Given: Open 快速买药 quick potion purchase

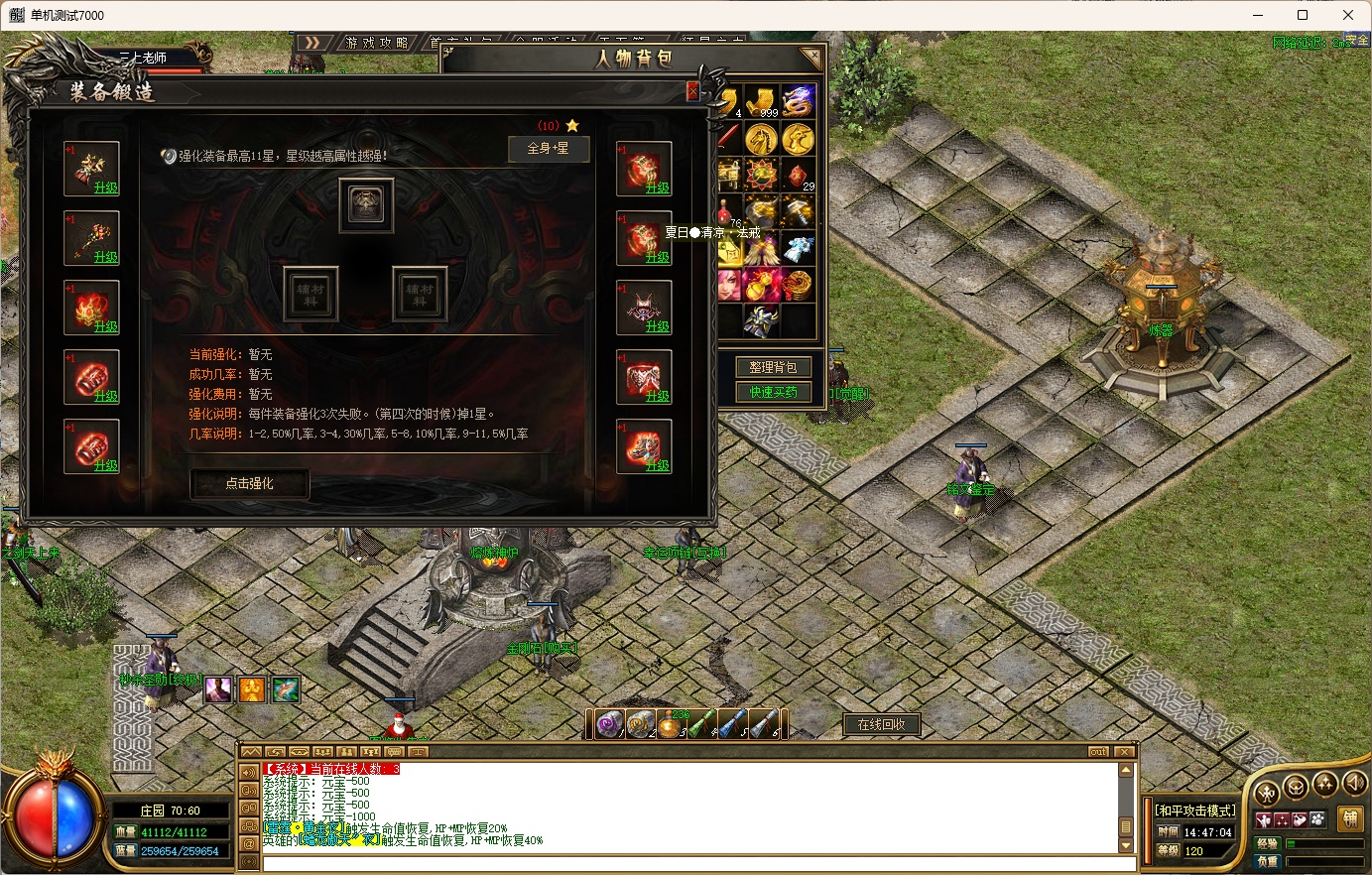Looking at the screenshot, I should (x=773, y=392).
